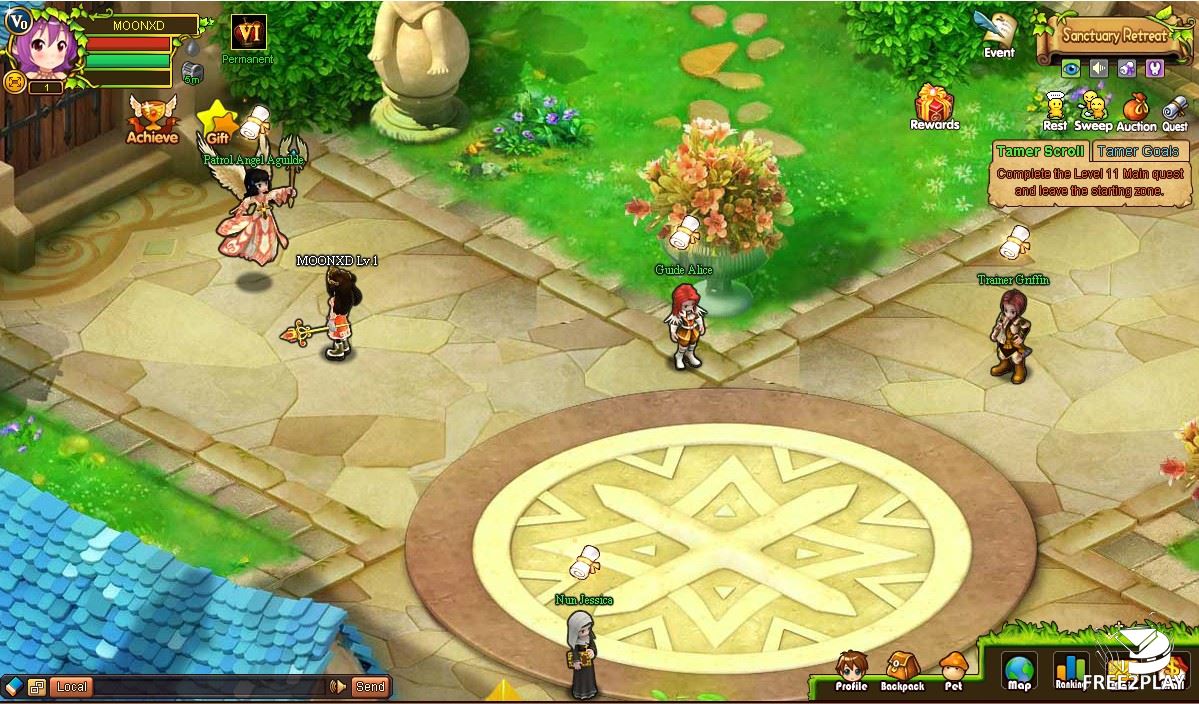Open the Event scroll icon
Image resolution: width=1199 pixels, height=704 pixels.
coord(997,33)
